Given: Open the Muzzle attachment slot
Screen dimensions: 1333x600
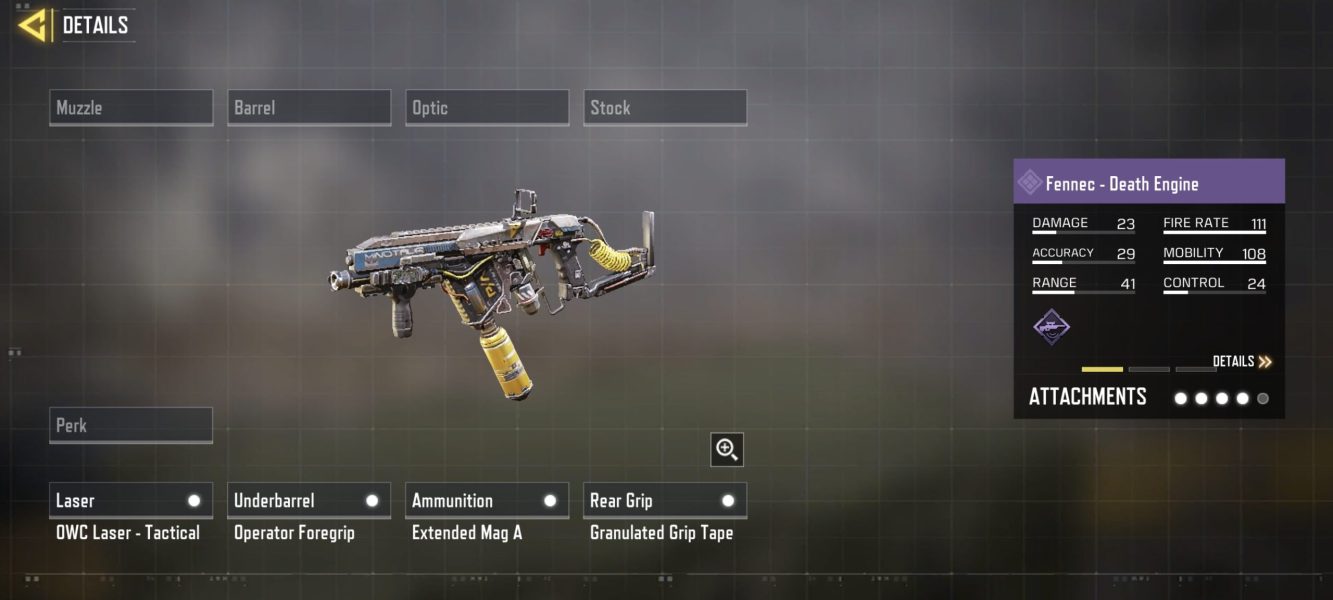Looking at the screenshot, I should tap(131, 108).
